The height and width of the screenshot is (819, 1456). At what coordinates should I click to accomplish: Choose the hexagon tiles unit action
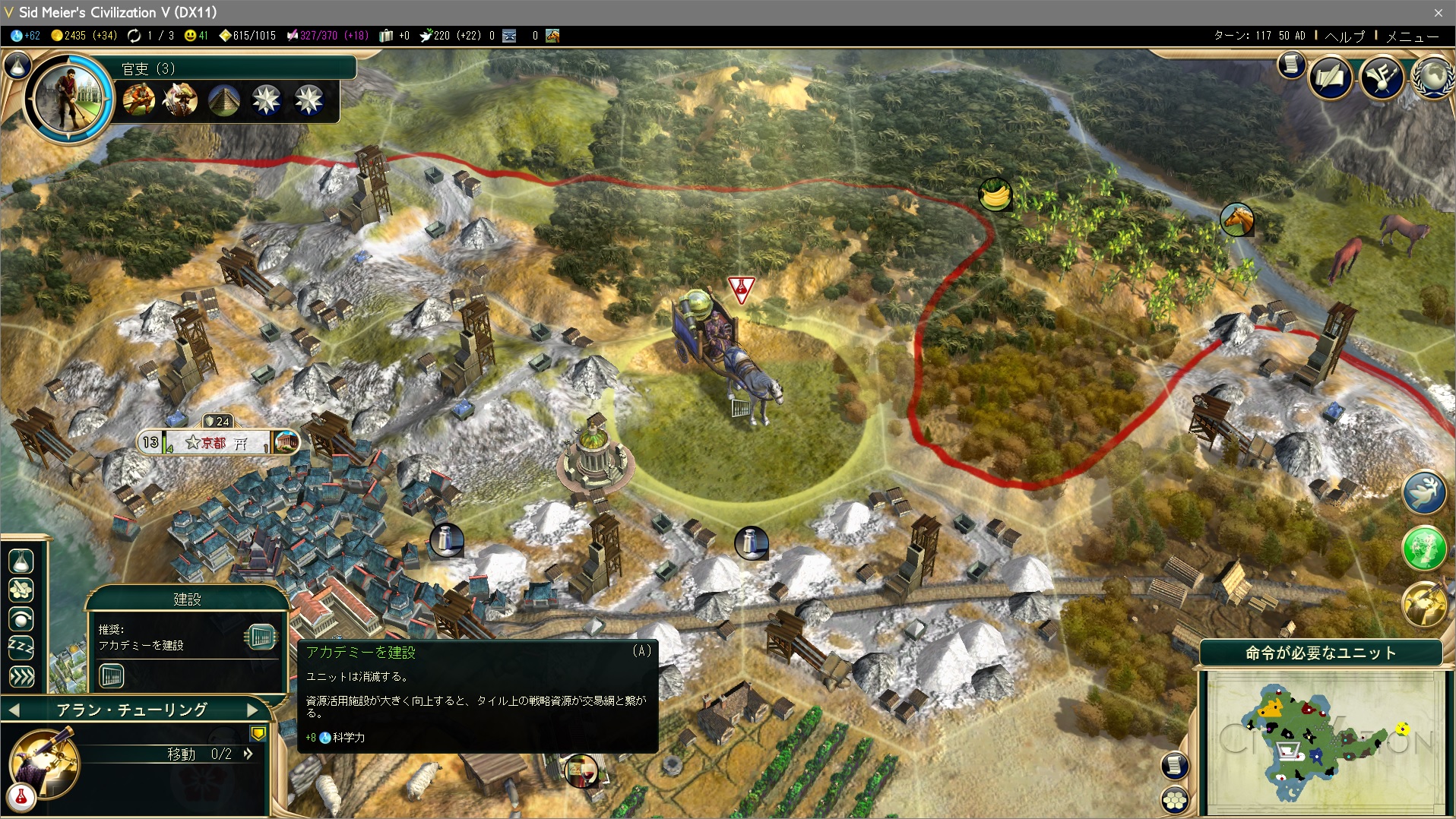click(21, 590)
